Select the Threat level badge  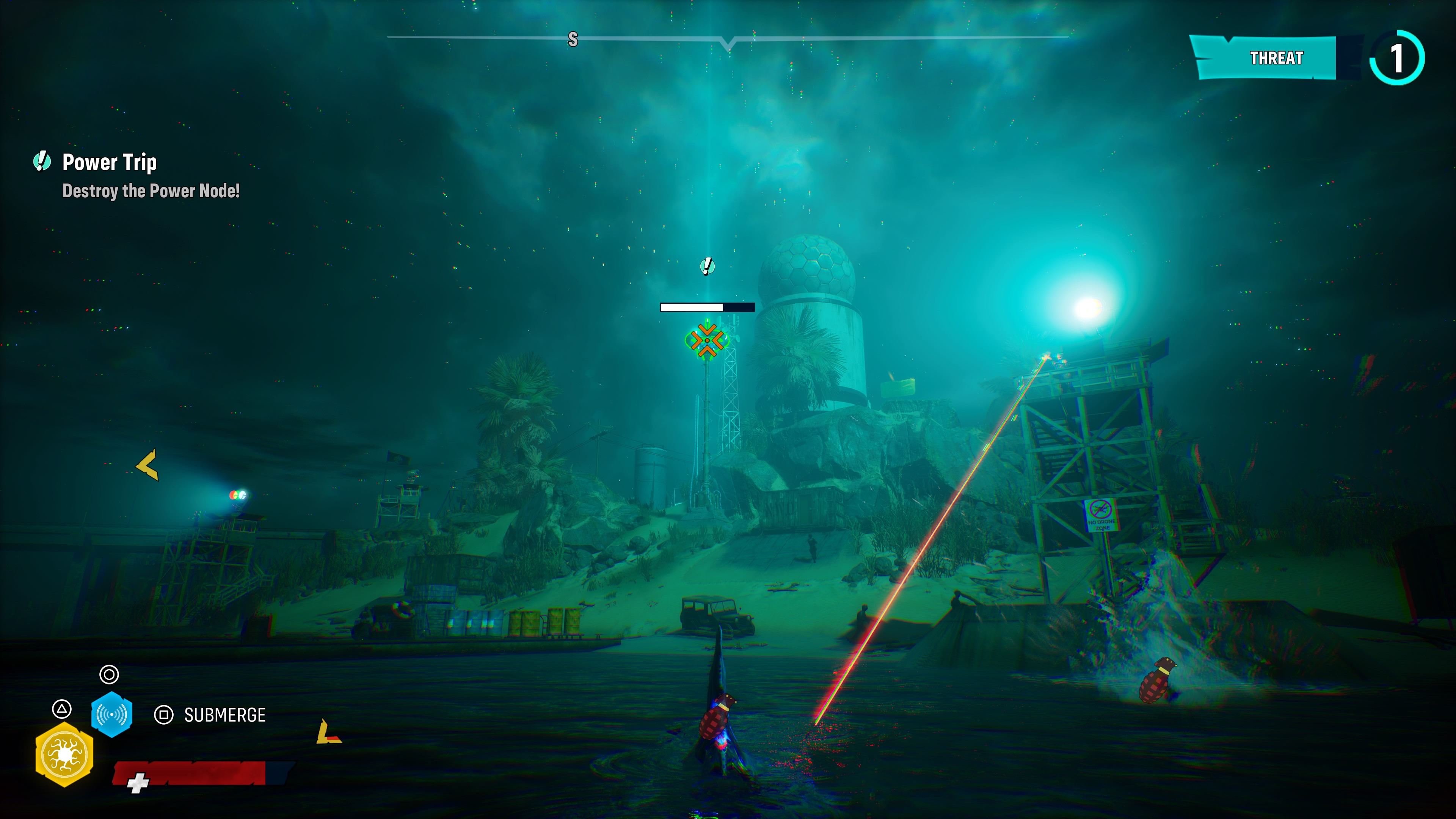1396,58
